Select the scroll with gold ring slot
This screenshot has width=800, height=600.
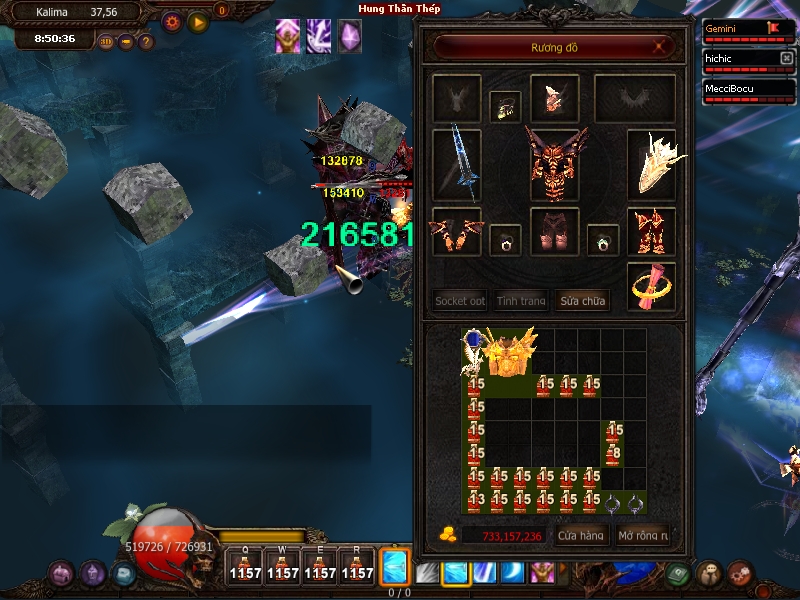(652, 287)
